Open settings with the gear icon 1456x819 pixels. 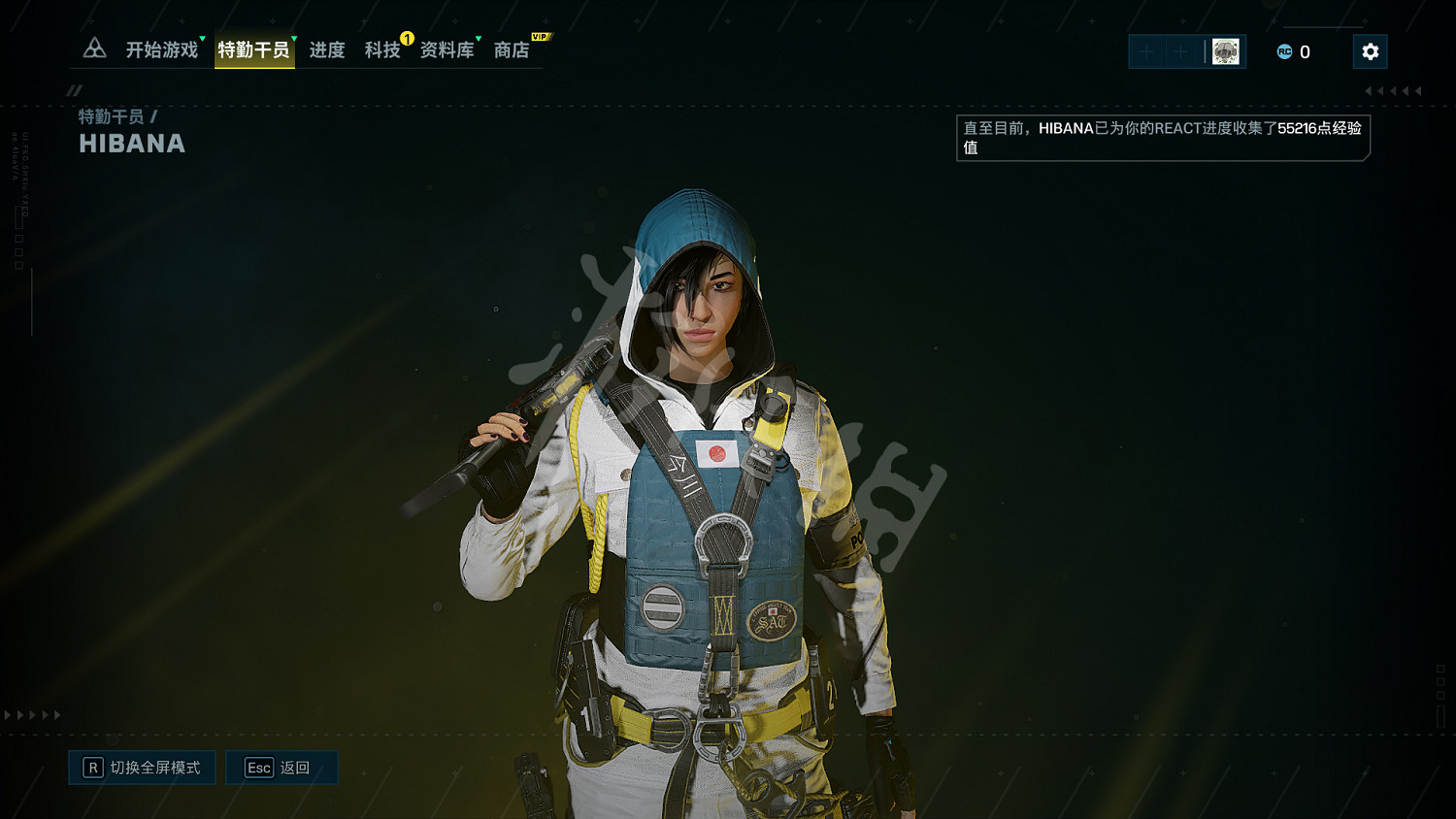click(x=1370, y=51)
